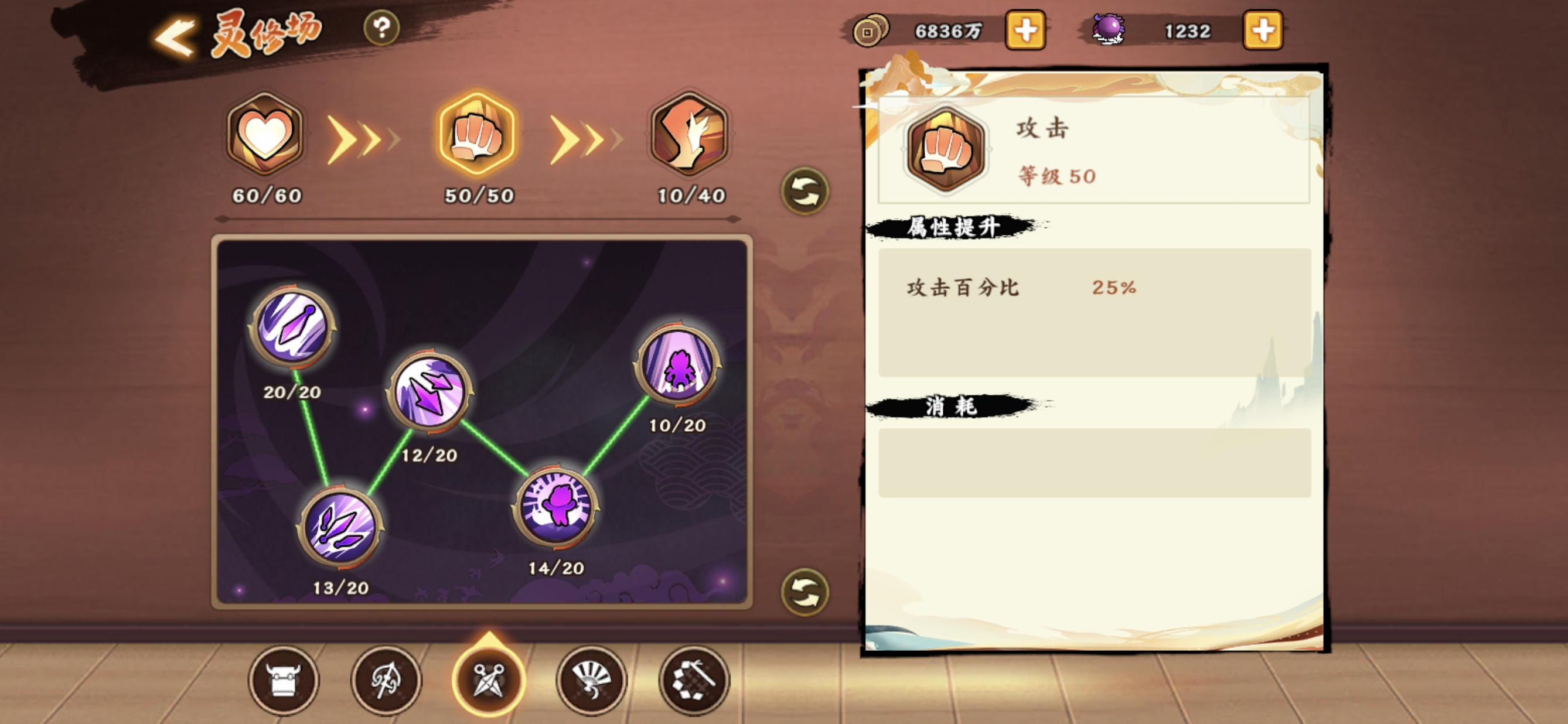Switch to the prayer beads tab
The width and height of the screenshot is (1568, 724).
(693, 680)
